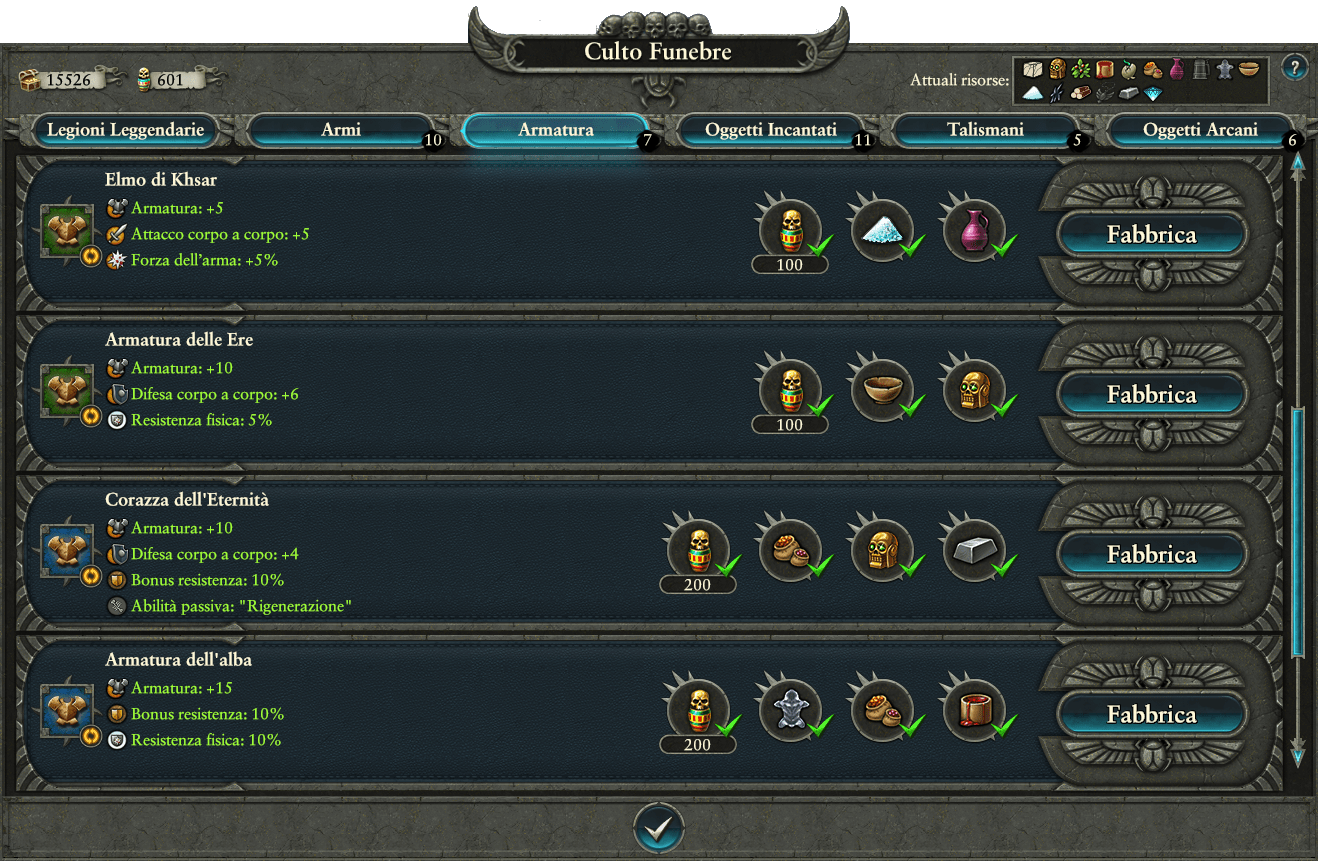Open the Armi tab

pyautogui.click(x=341, y=130)
